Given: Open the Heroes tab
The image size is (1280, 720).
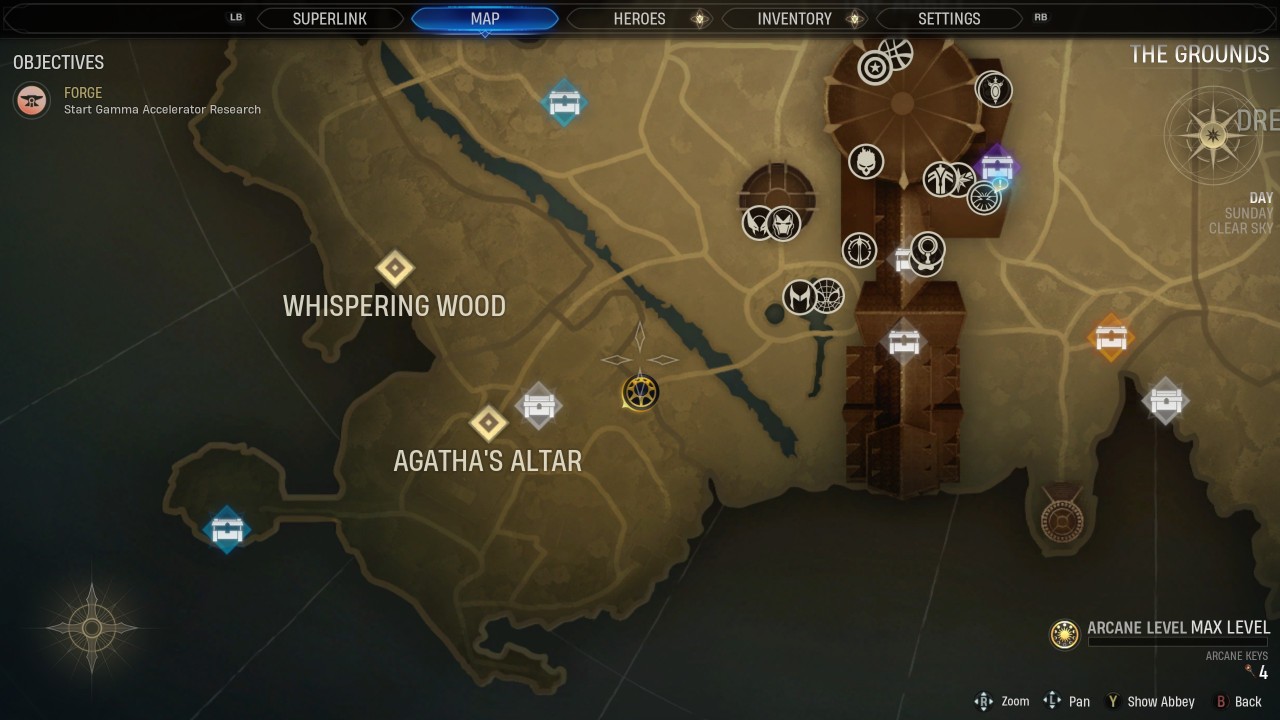Looking at the screenshot, I should click(x=639, y=19).
